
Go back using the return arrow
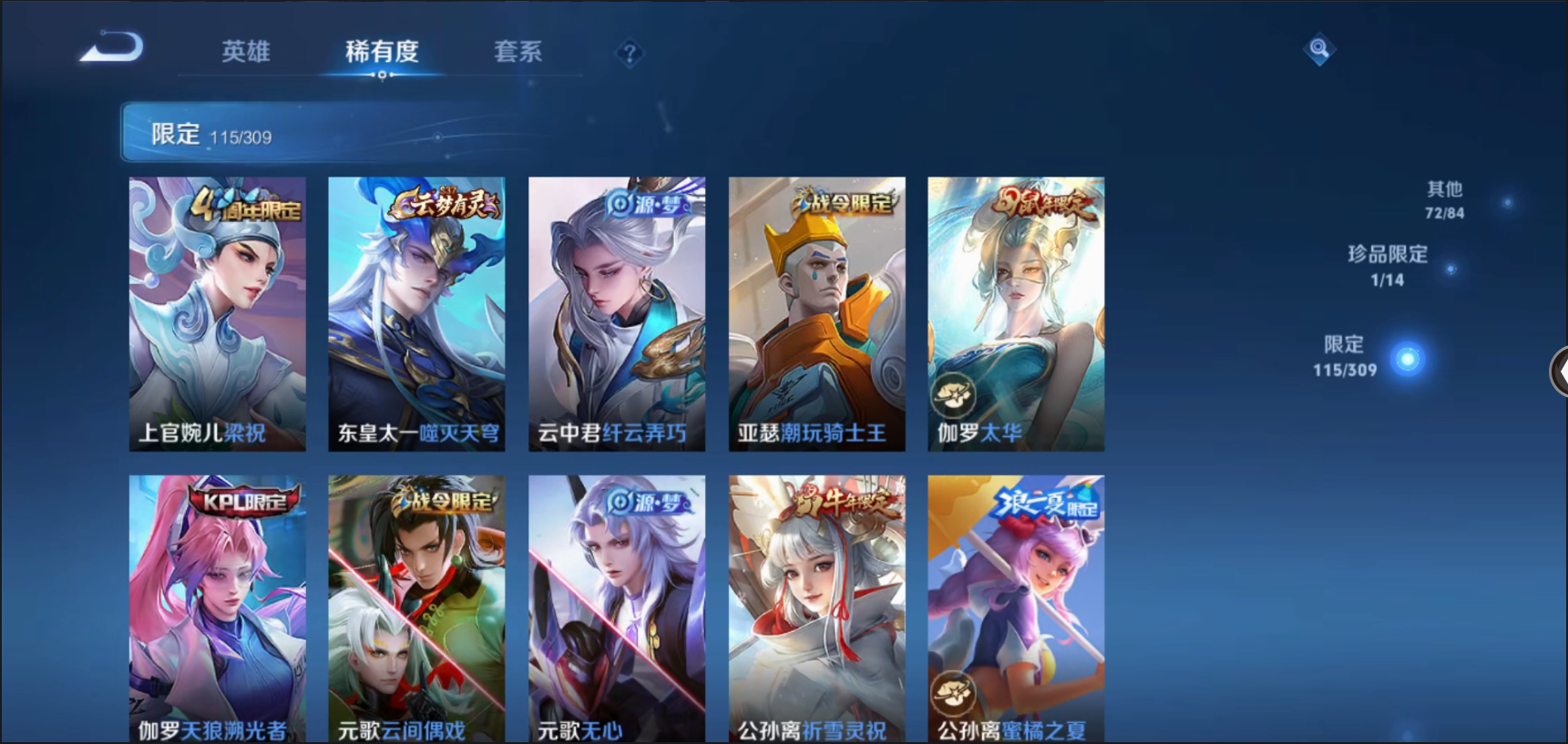[x=112, y=47]
